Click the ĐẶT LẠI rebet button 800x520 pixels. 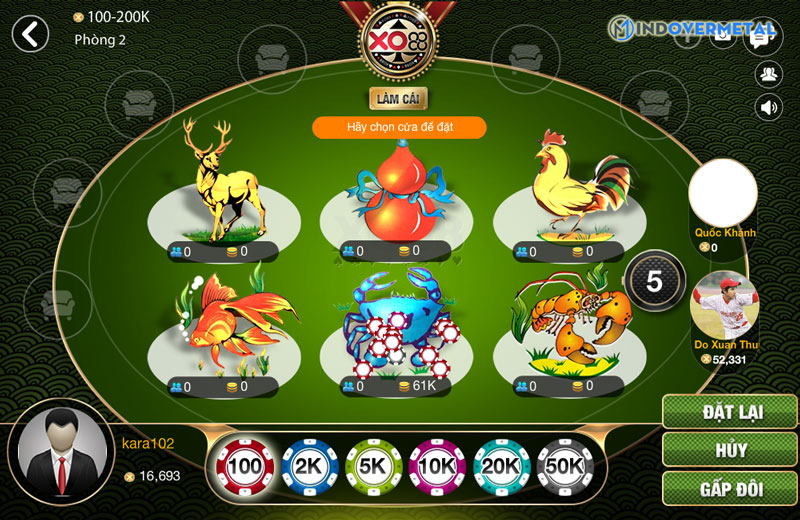point(729,412)
